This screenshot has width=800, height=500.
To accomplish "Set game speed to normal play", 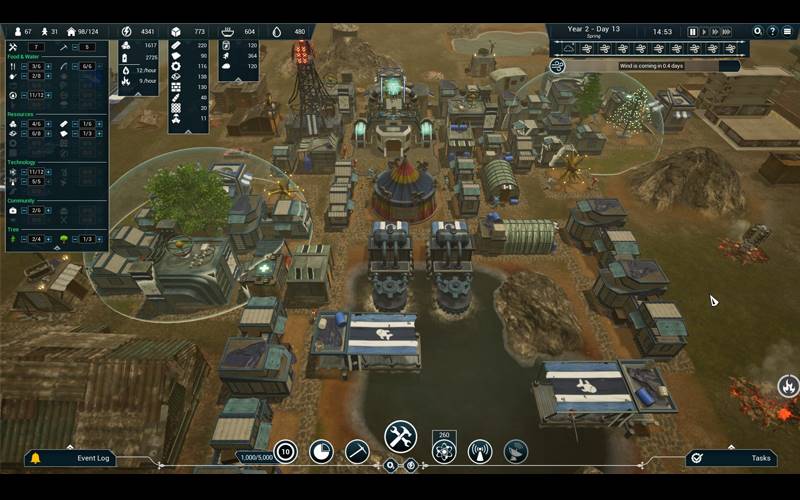I will (706, 32).
